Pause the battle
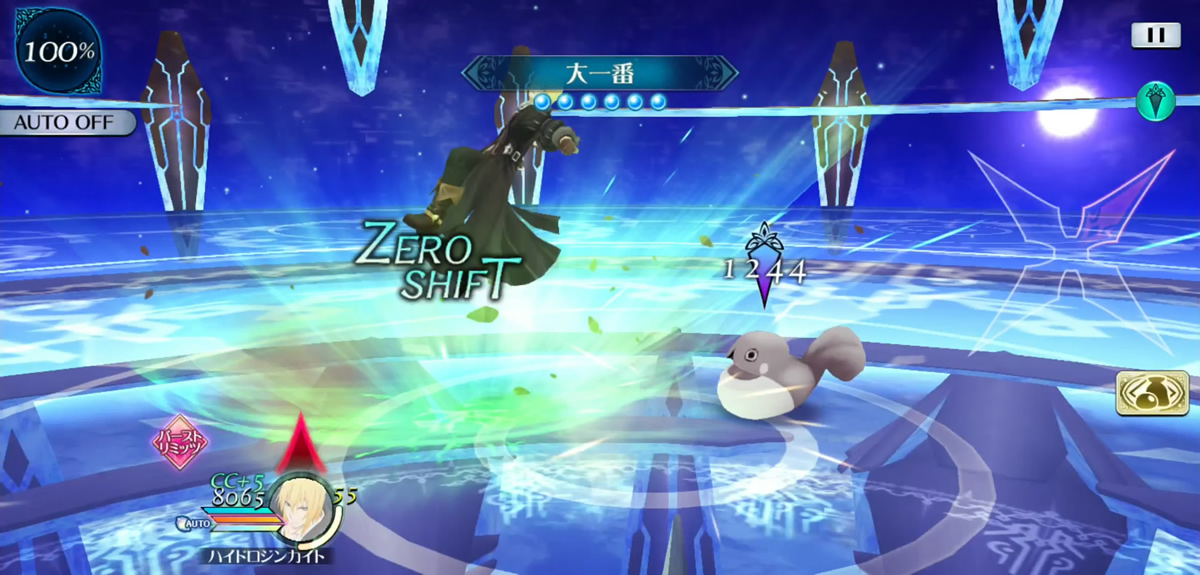The height and width of the screenshot is (575, 1200). coord(1155,36)
